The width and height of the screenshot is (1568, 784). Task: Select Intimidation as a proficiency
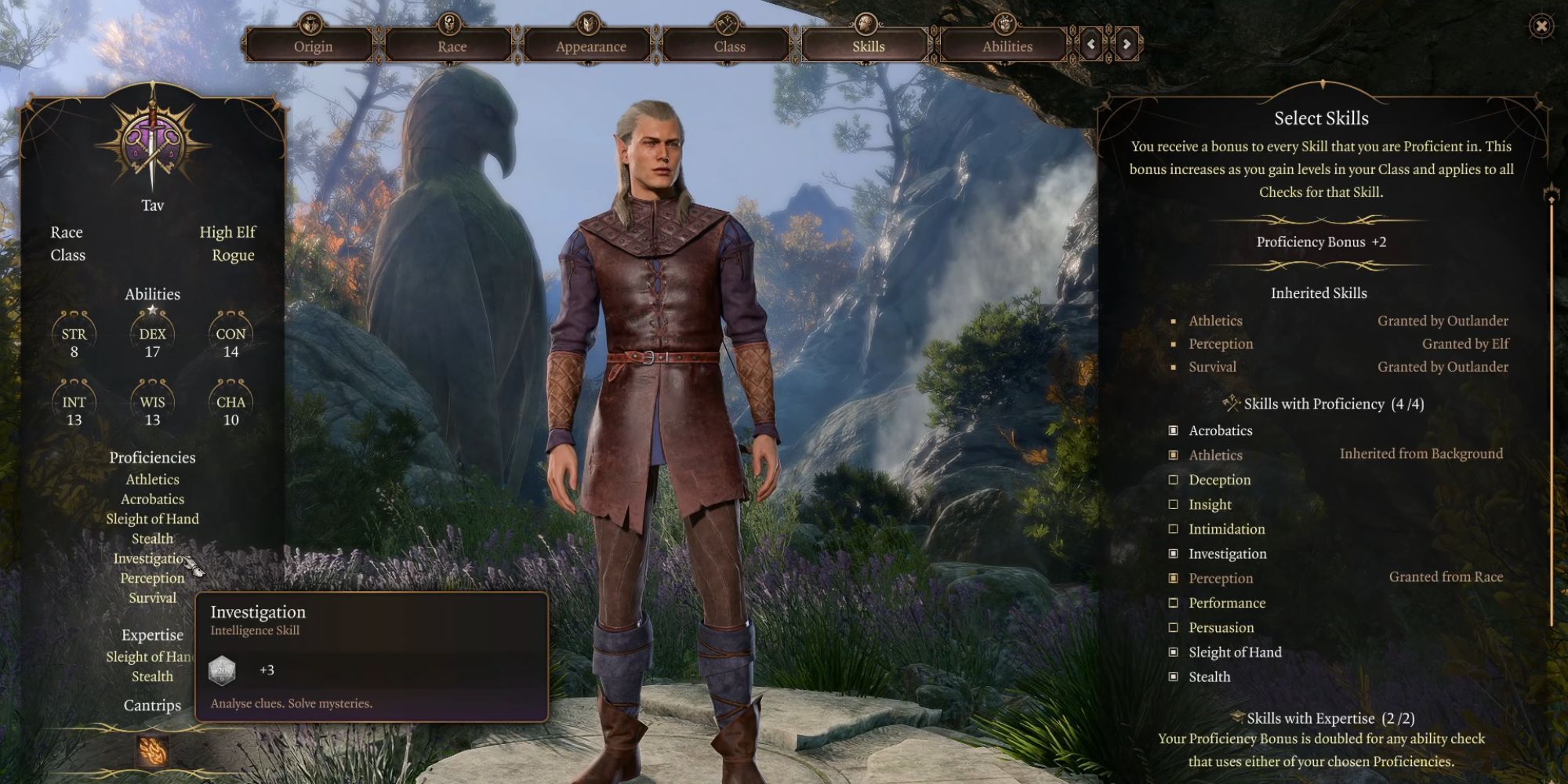(1174, 529)
